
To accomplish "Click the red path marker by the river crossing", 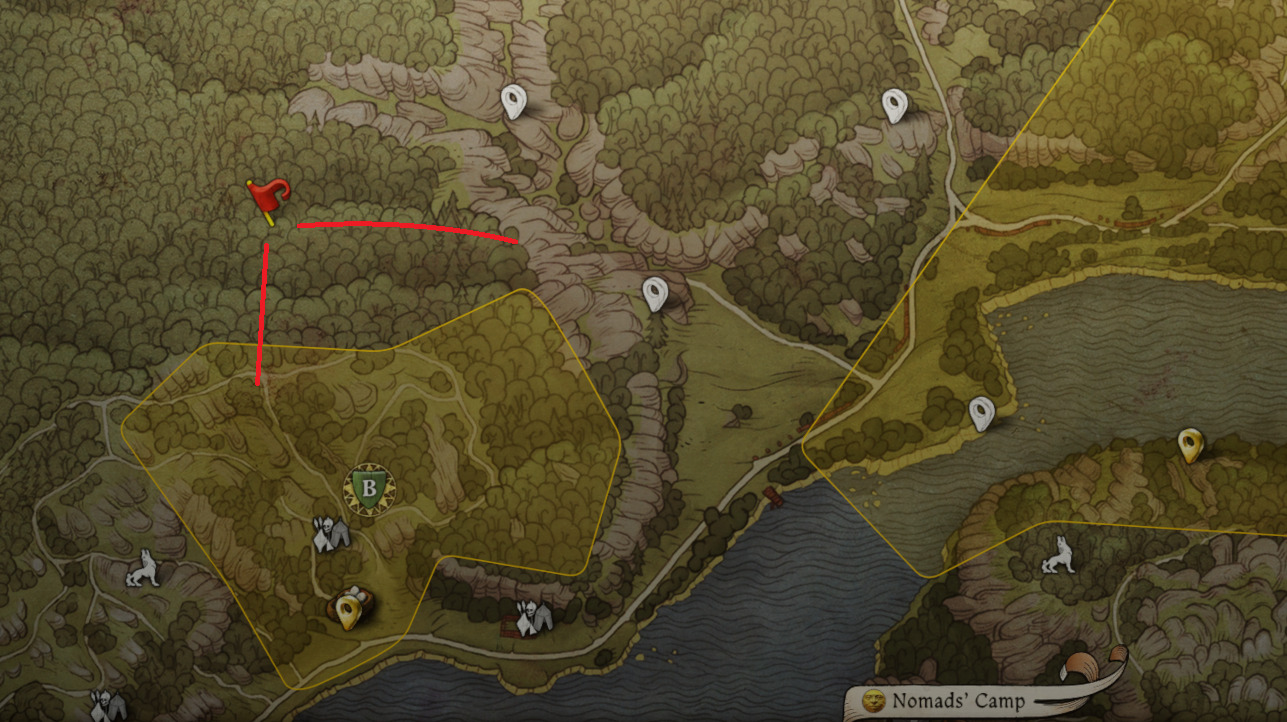I will [774, 497].
